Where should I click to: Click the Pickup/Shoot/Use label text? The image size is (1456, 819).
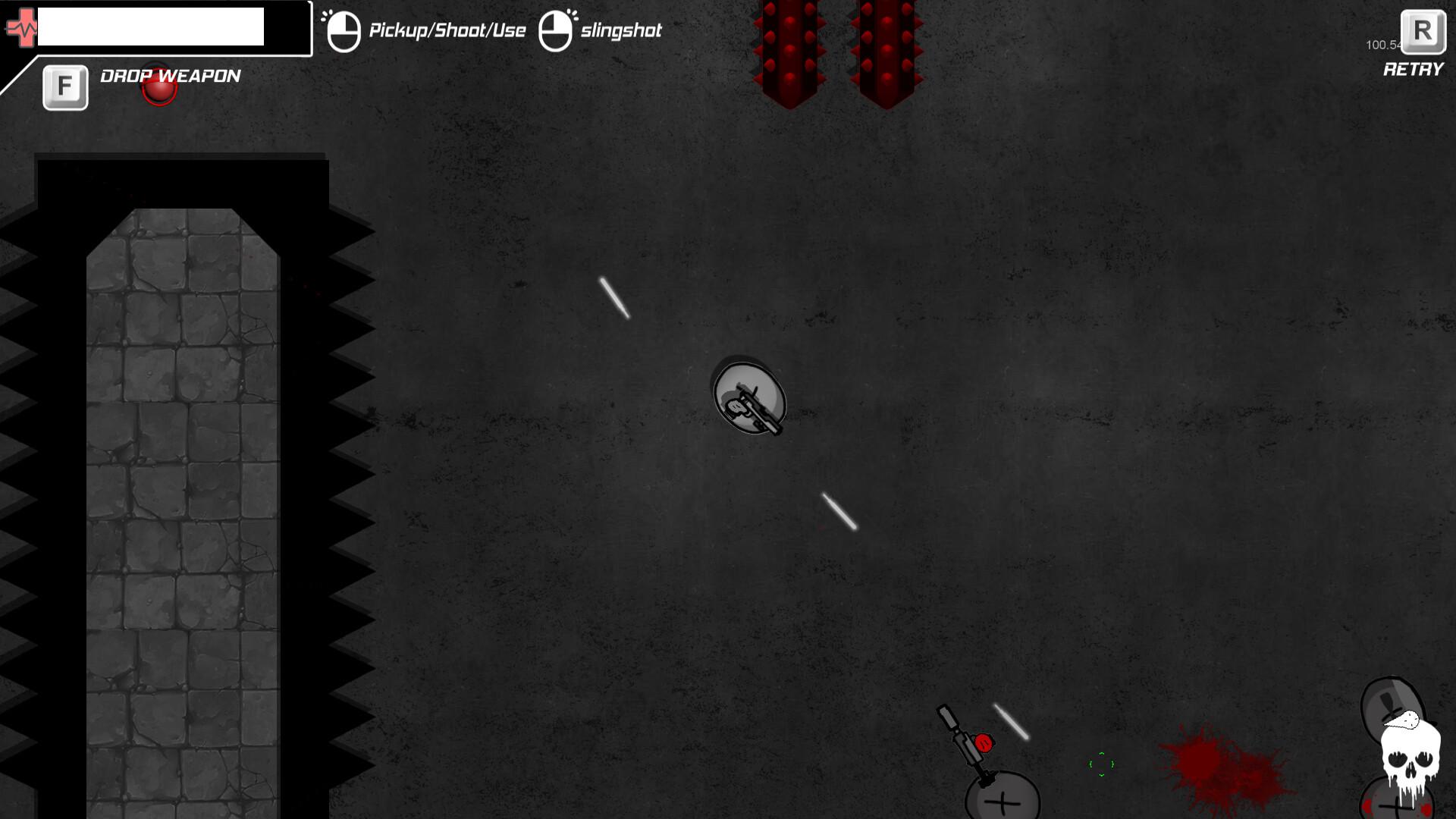(446, 30)
